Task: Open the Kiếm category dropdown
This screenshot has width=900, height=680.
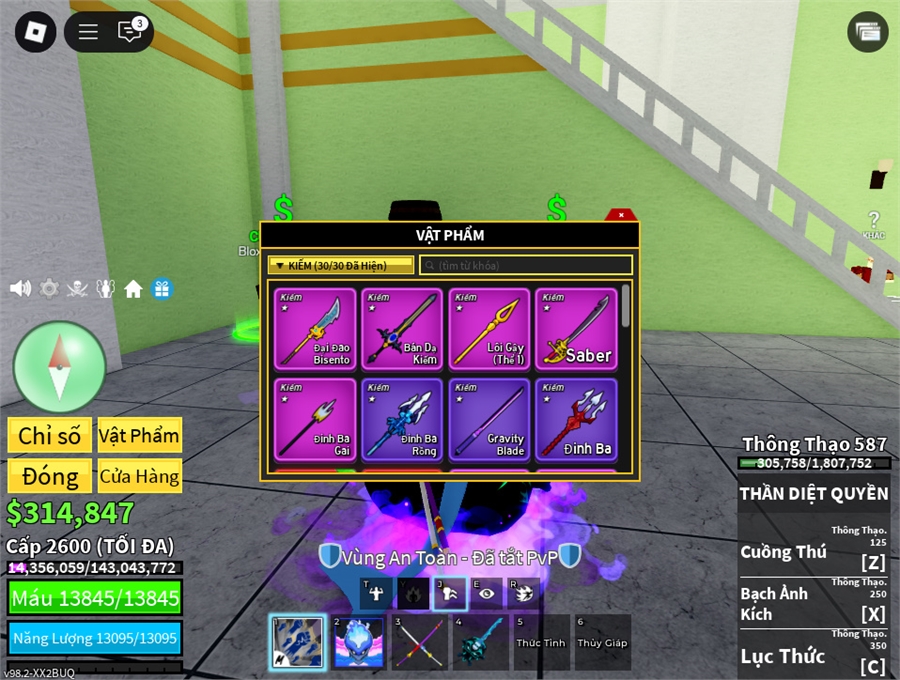Action: coord(340,265)
